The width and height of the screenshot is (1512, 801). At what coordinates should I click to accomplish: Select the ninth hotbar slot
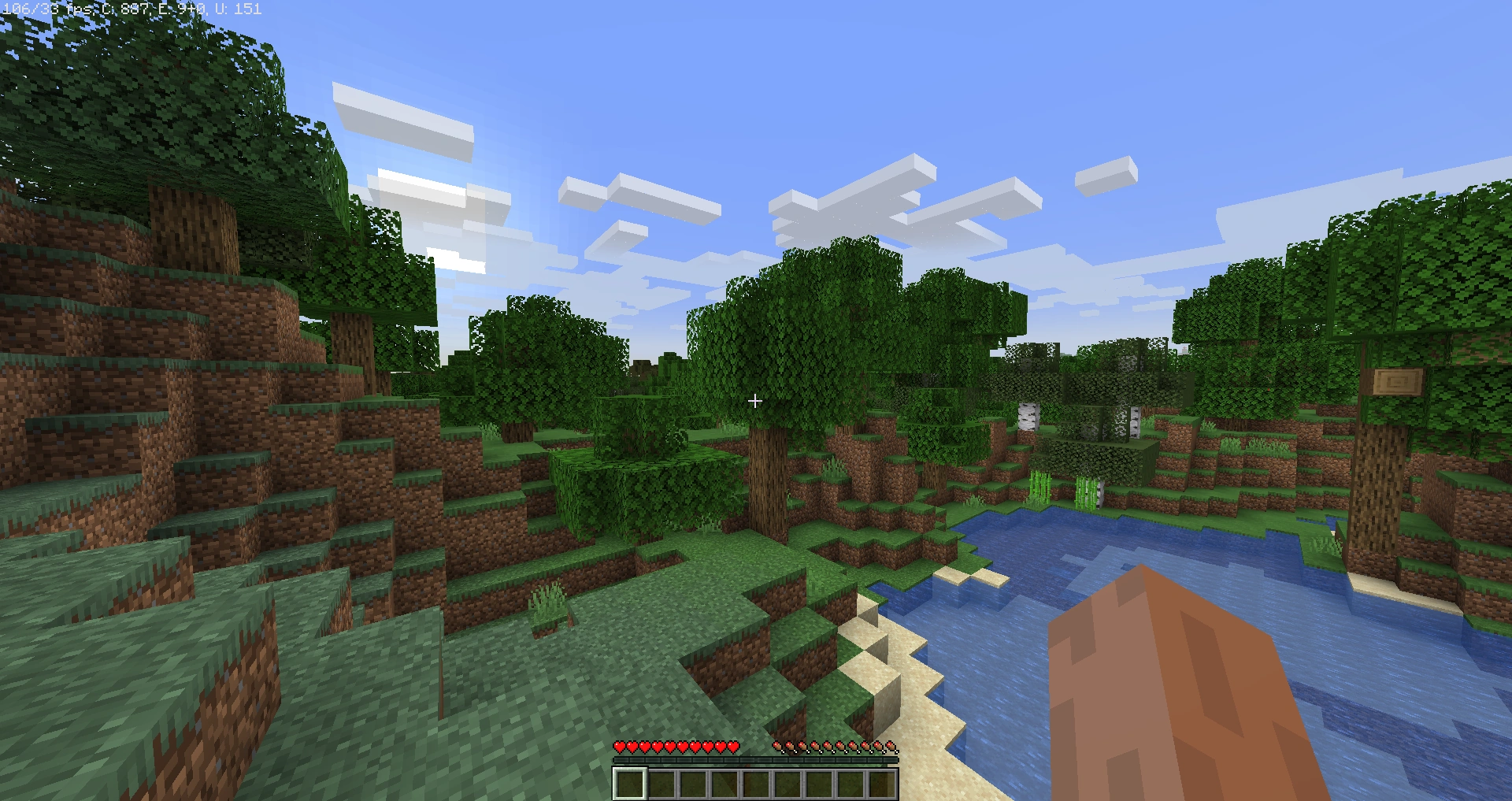(x=884, y=784)
